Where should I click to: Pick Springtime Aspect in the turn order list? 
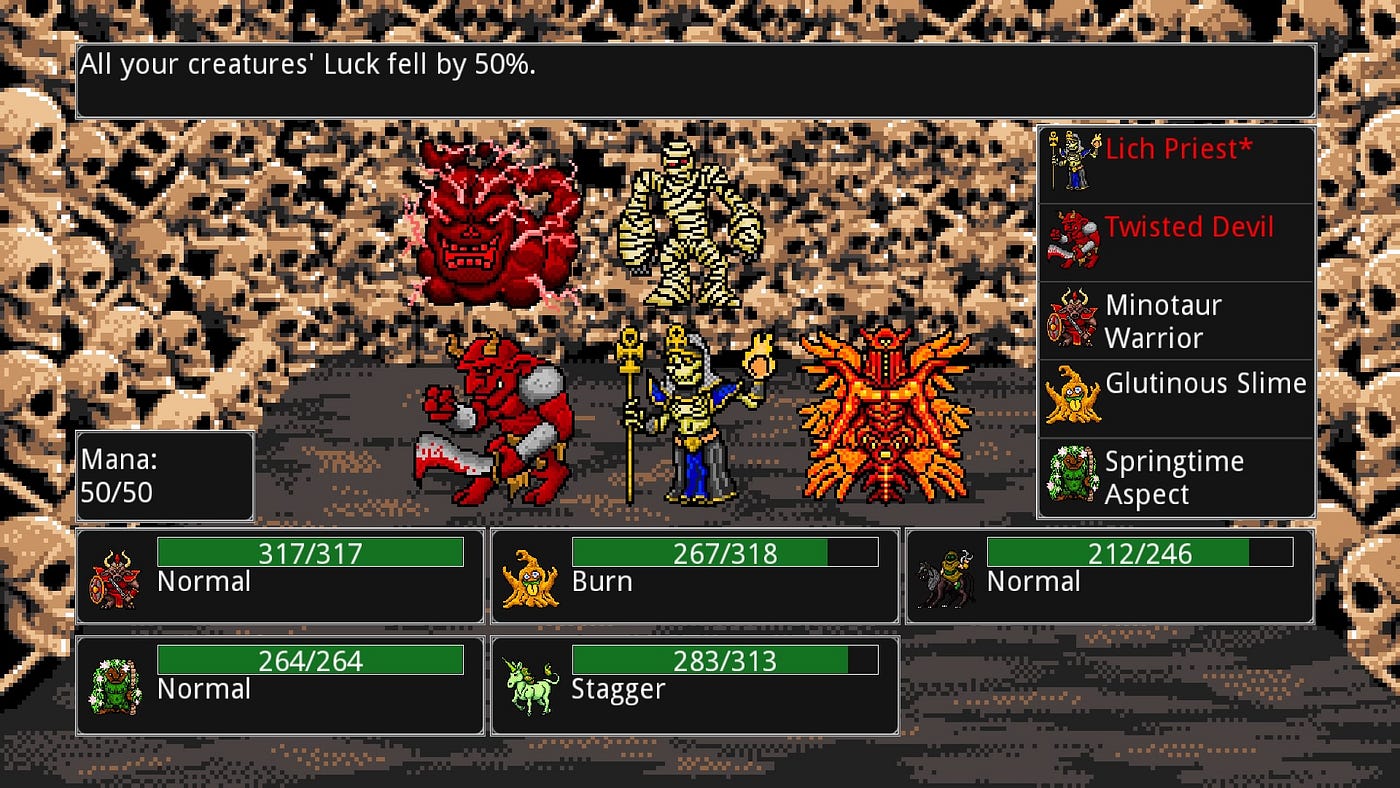(1176, 478)
